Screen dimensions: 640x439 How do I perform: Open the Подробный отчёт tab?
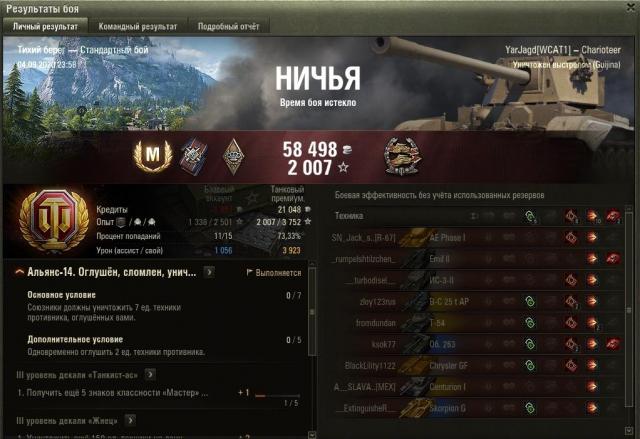coord(227,26)
